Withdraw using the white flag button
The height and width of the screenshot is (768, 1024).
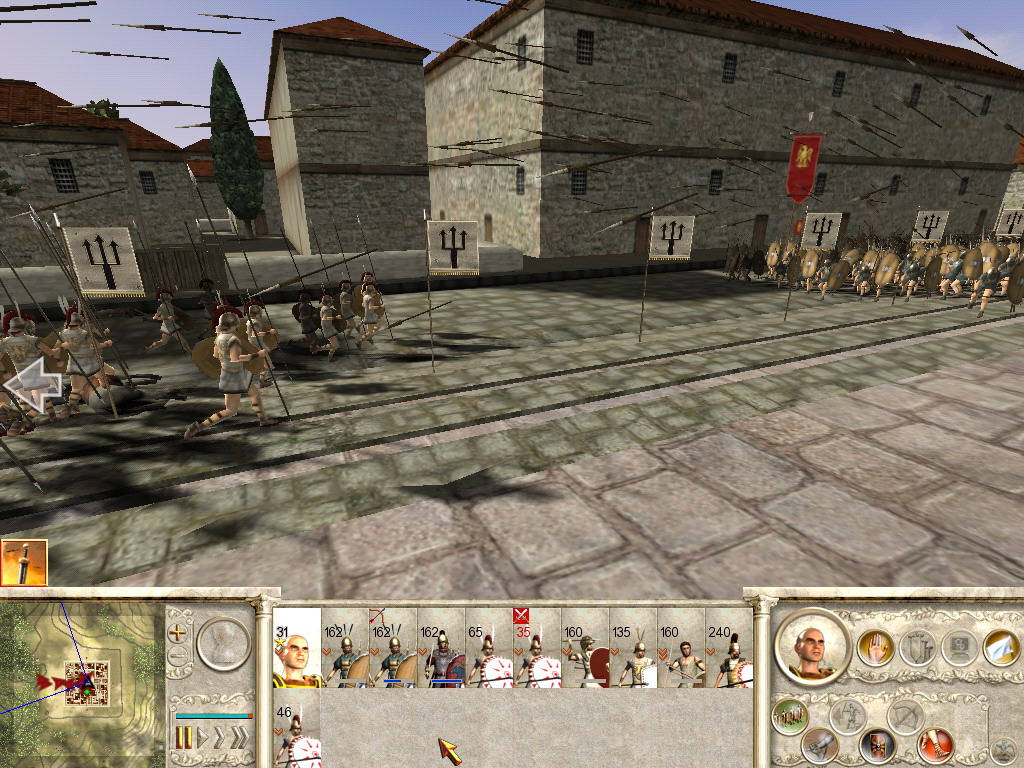click(1000, 648)
